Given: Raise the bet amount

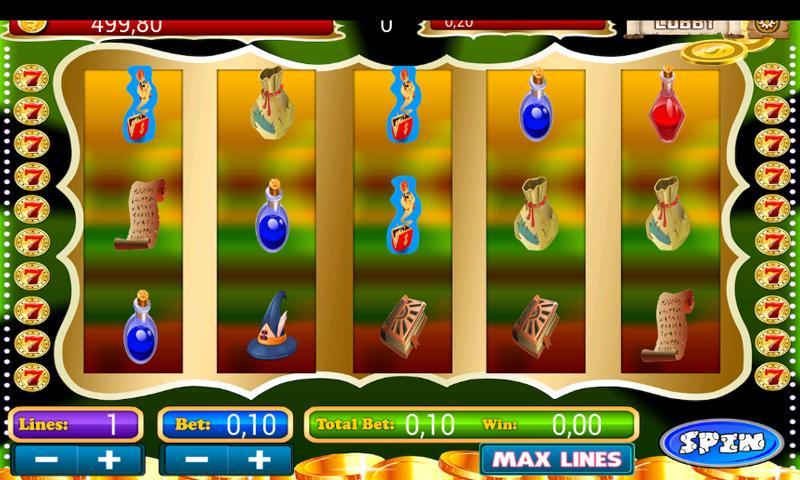Looking at the screenshot, I should 260,460.
